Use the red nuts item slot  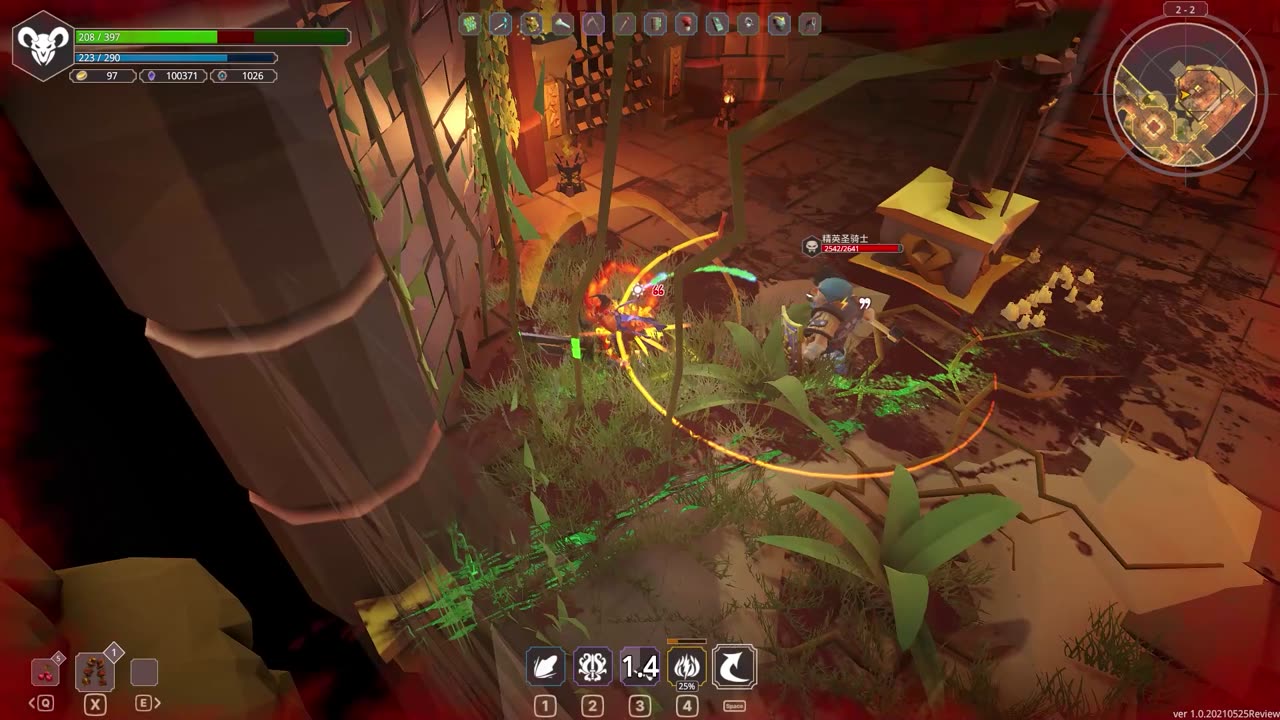[95, 672]
